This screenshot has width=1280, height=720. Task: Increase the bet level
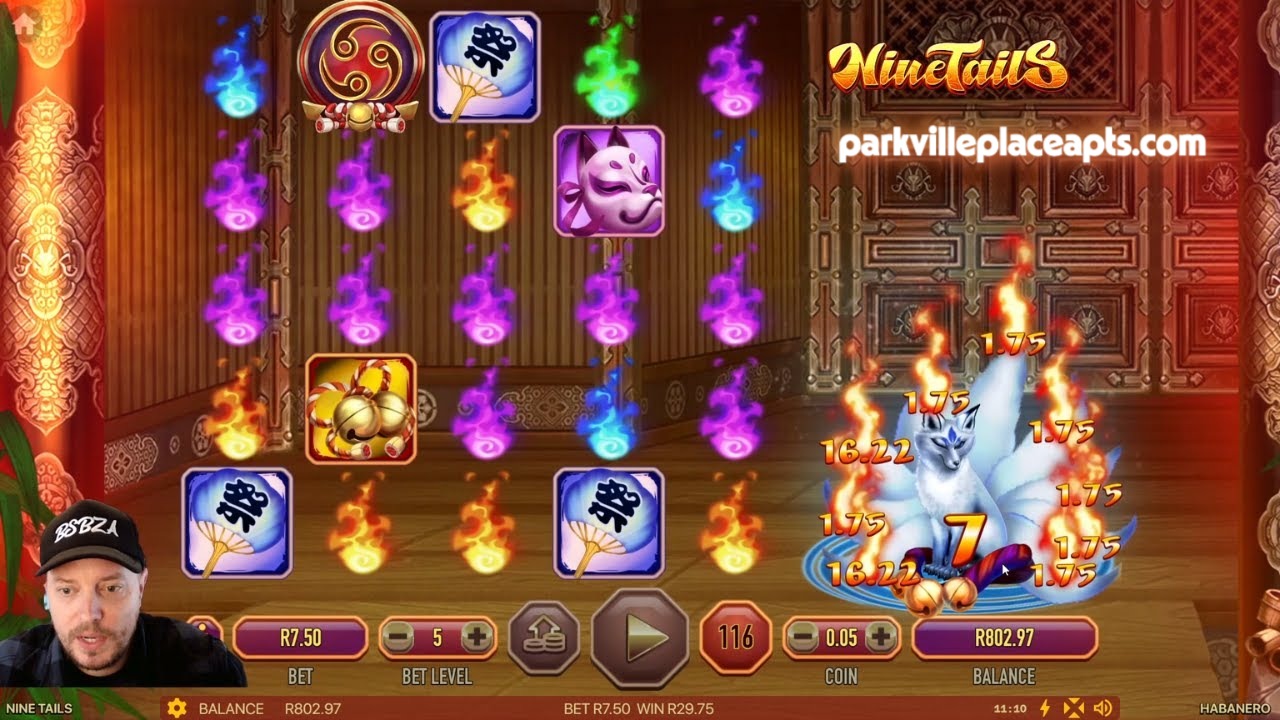476,637
